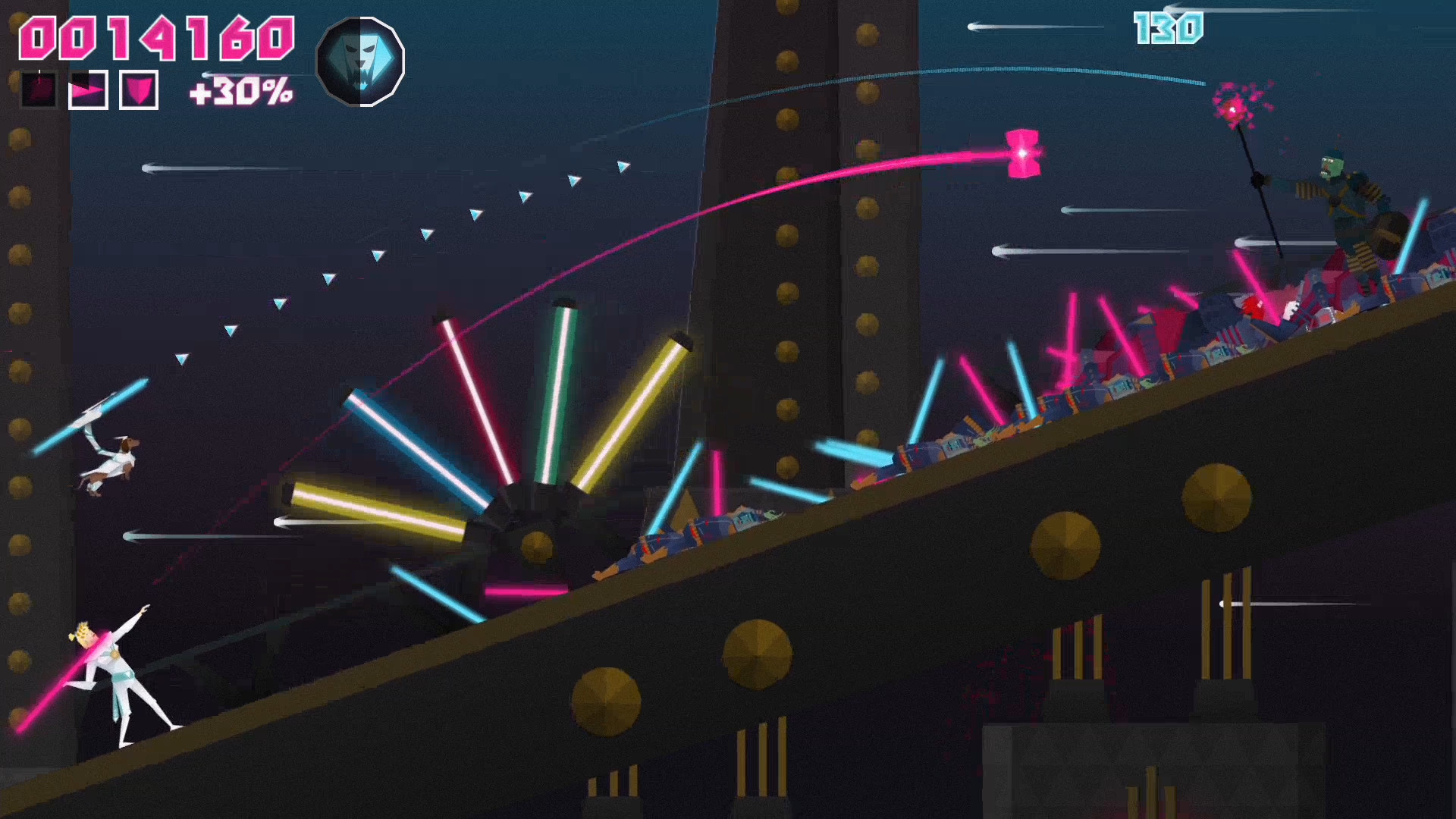Click the +30% score multiplier label

(239, 91)
